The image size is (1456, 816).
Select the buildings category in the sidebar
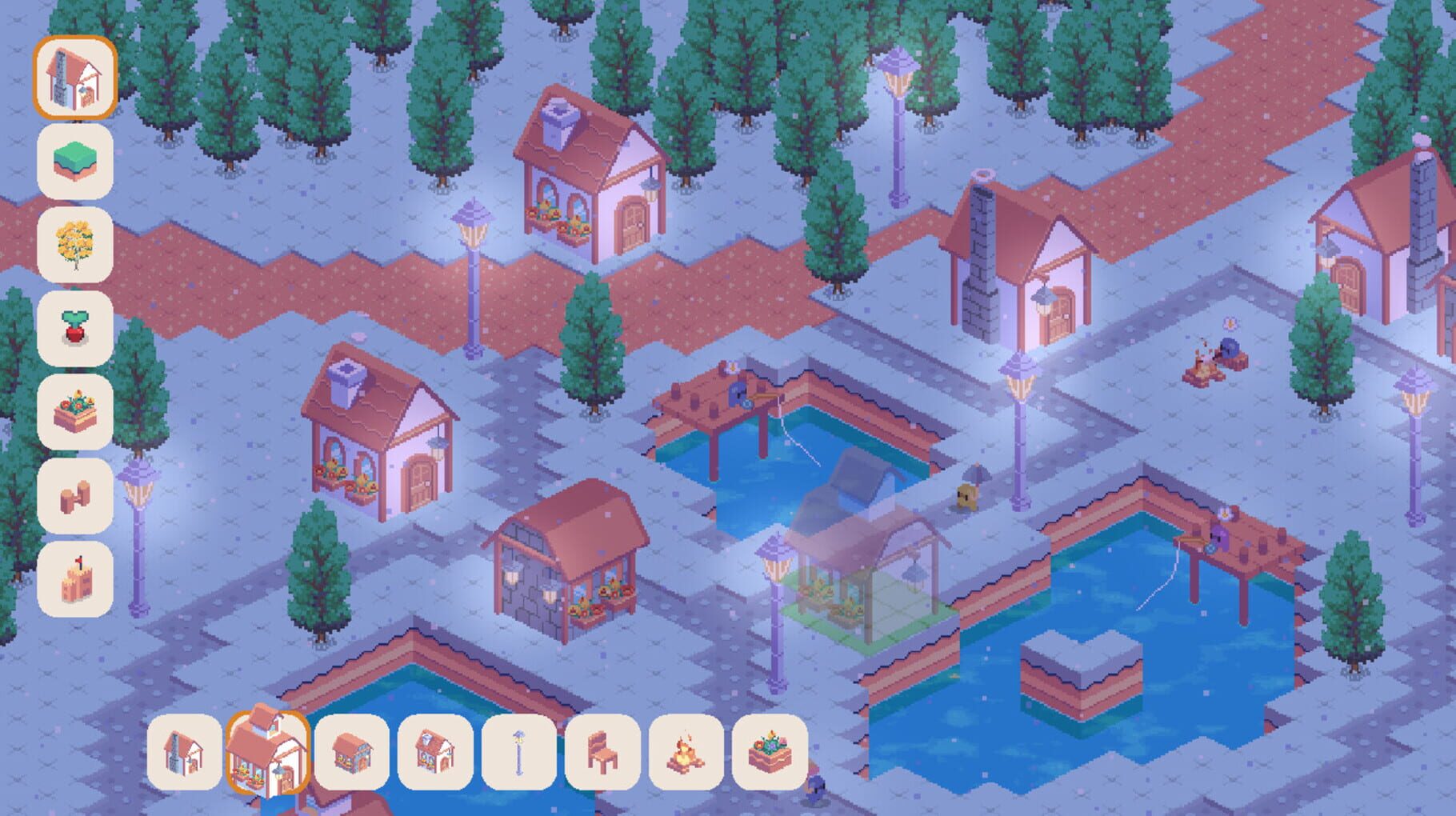[78, 78]
